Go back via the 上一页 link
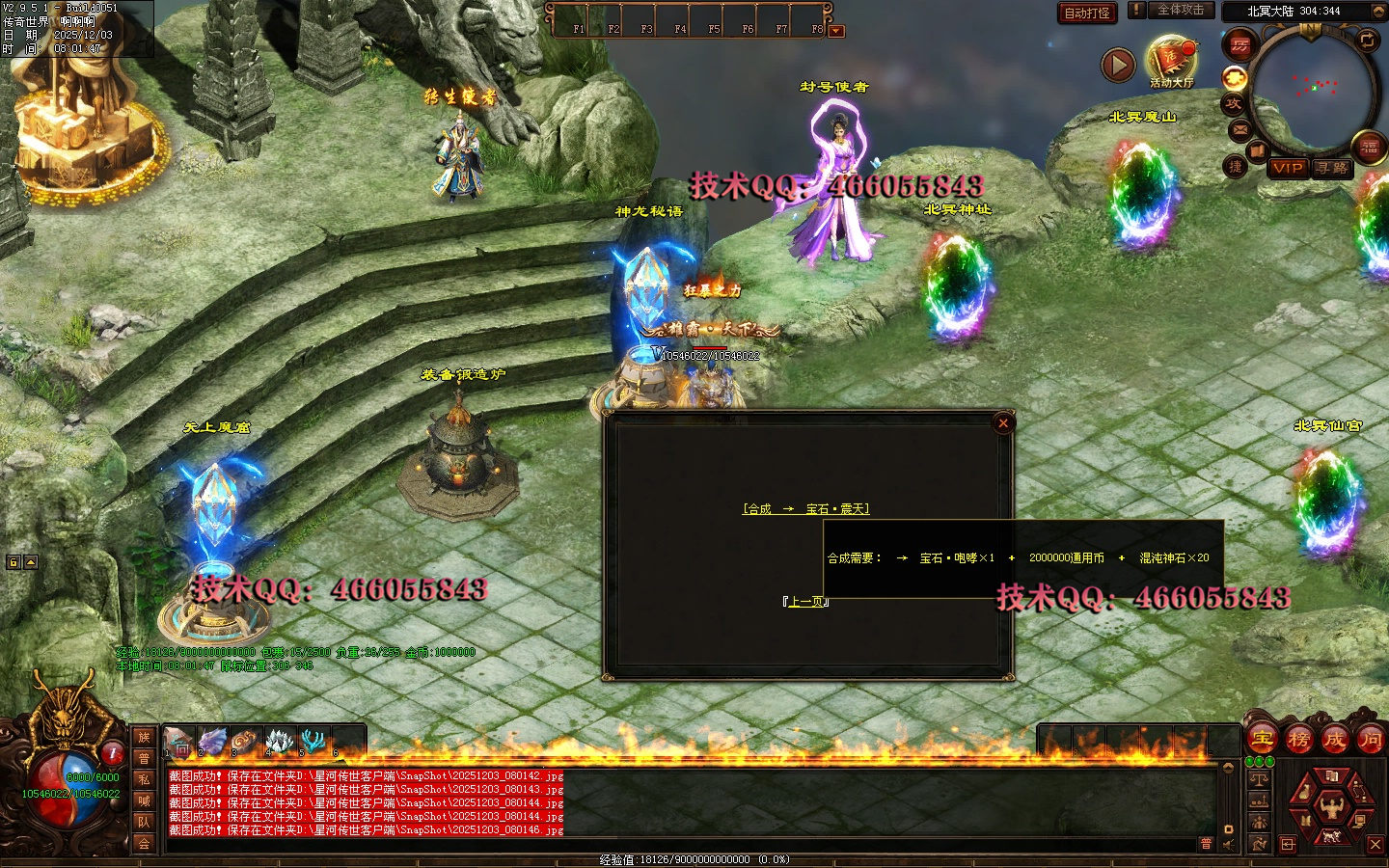 pyautogui.click(x=806, y=602)
